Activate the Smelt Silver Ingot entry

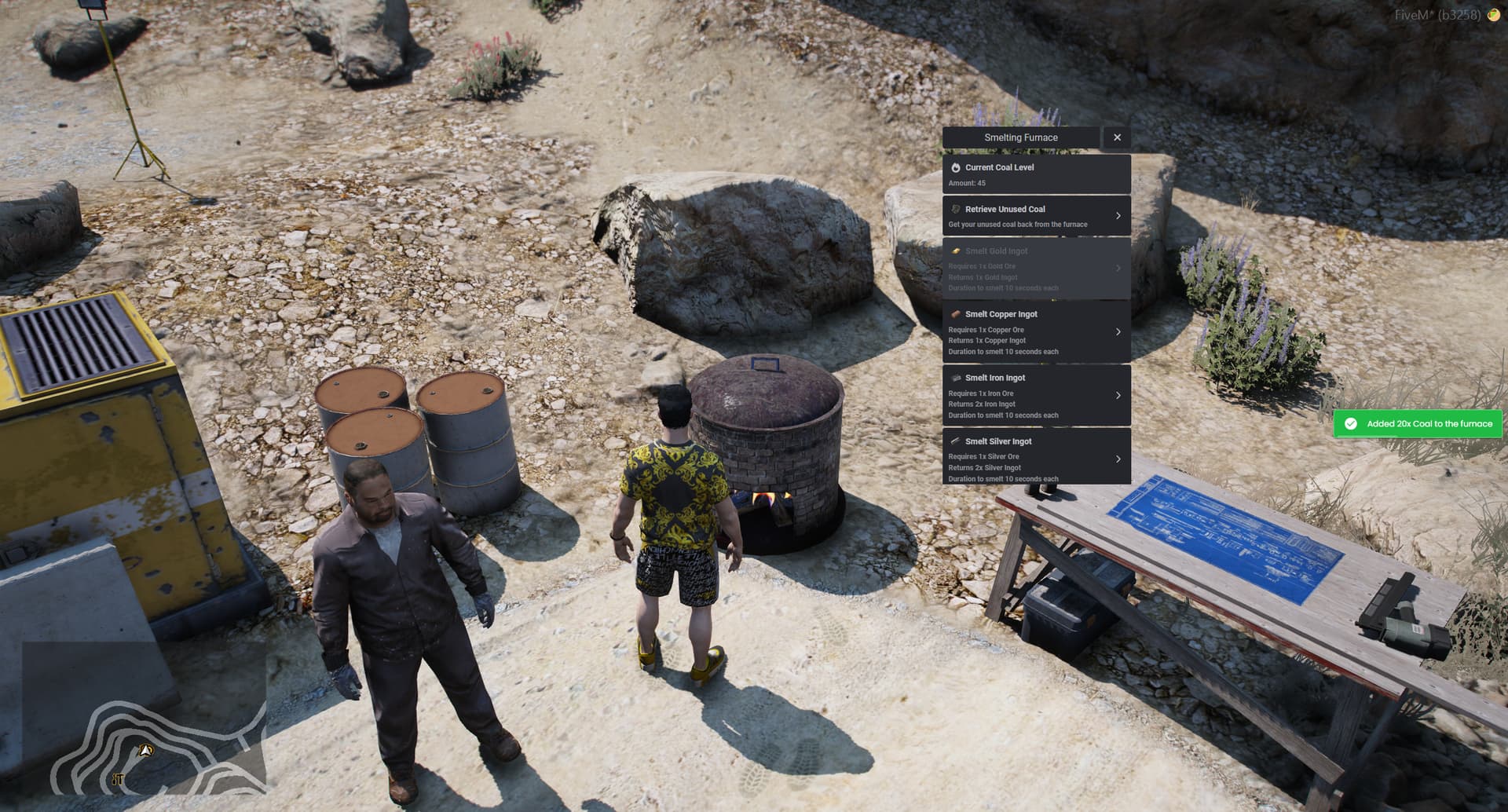click(x=1029, y=459)
